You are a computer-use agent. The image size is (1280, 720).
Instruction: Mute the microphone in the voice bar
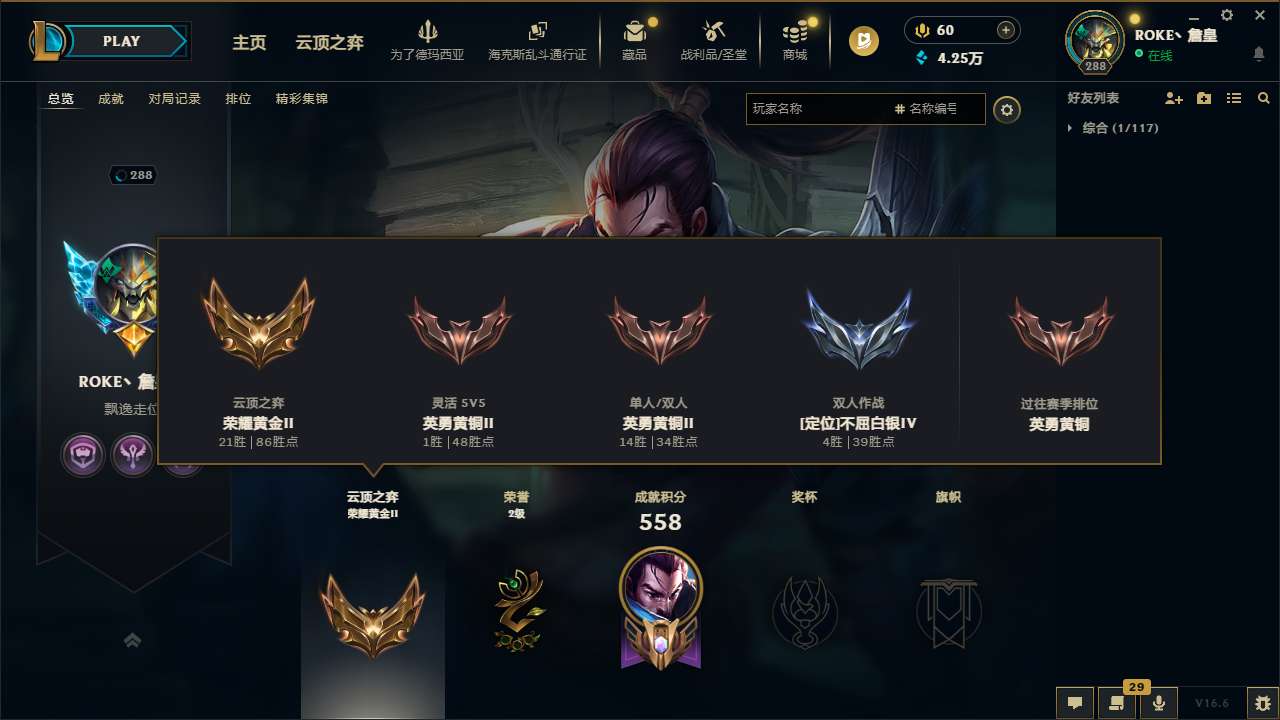pyautogui.click(x=1158, y=703)
